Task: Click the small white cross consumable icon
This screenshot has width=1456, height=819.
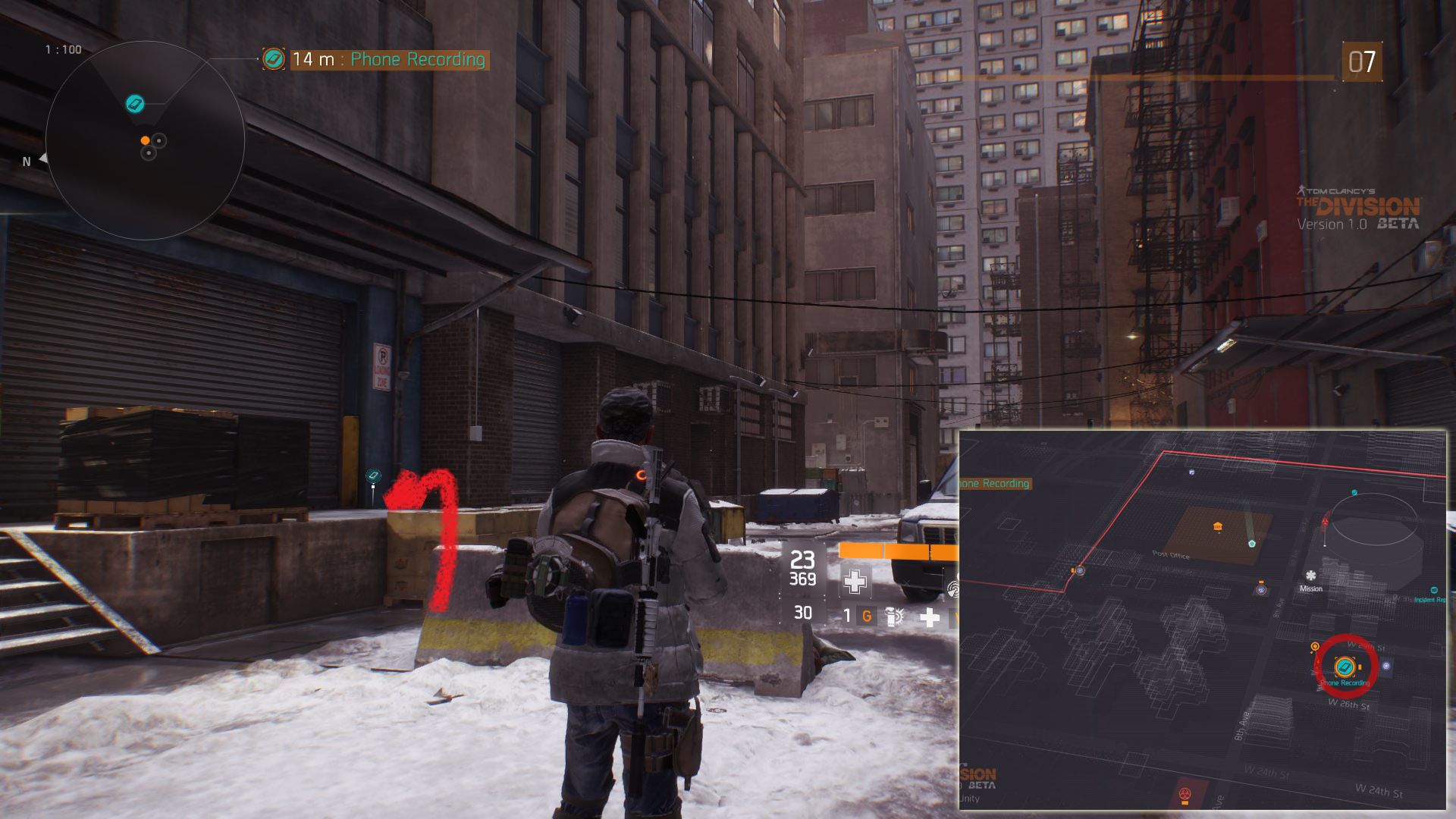Action: 929,617
